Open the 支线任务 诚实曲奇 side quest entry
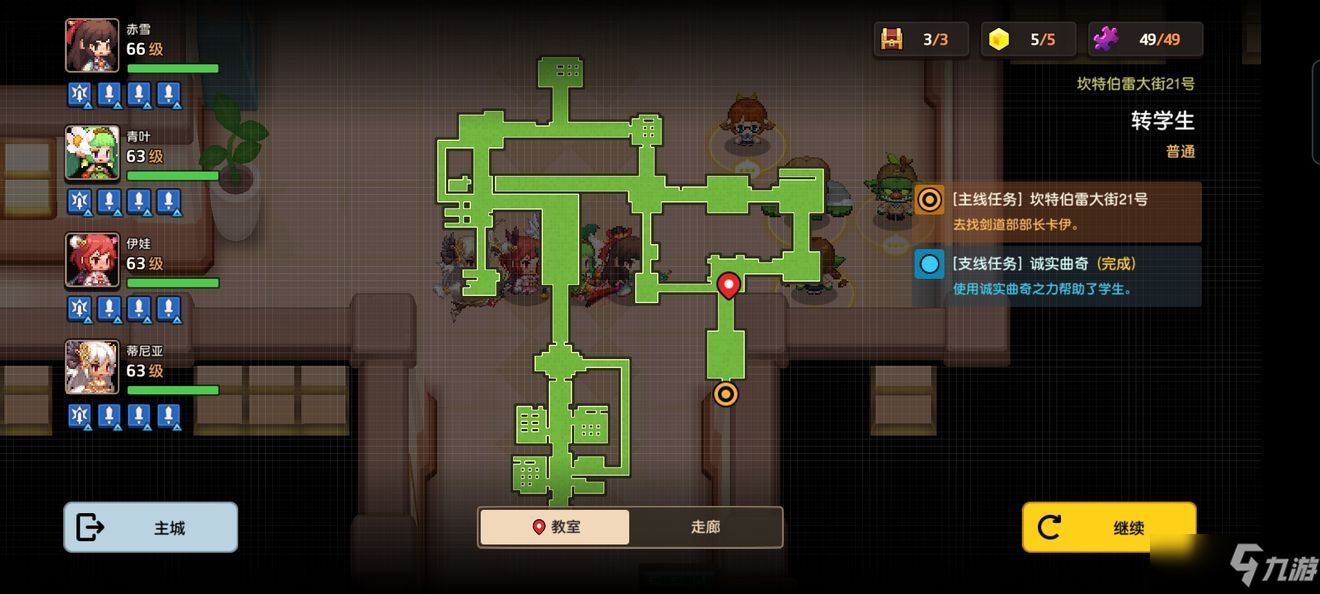1320x594 pixels. click(1057, 276)
